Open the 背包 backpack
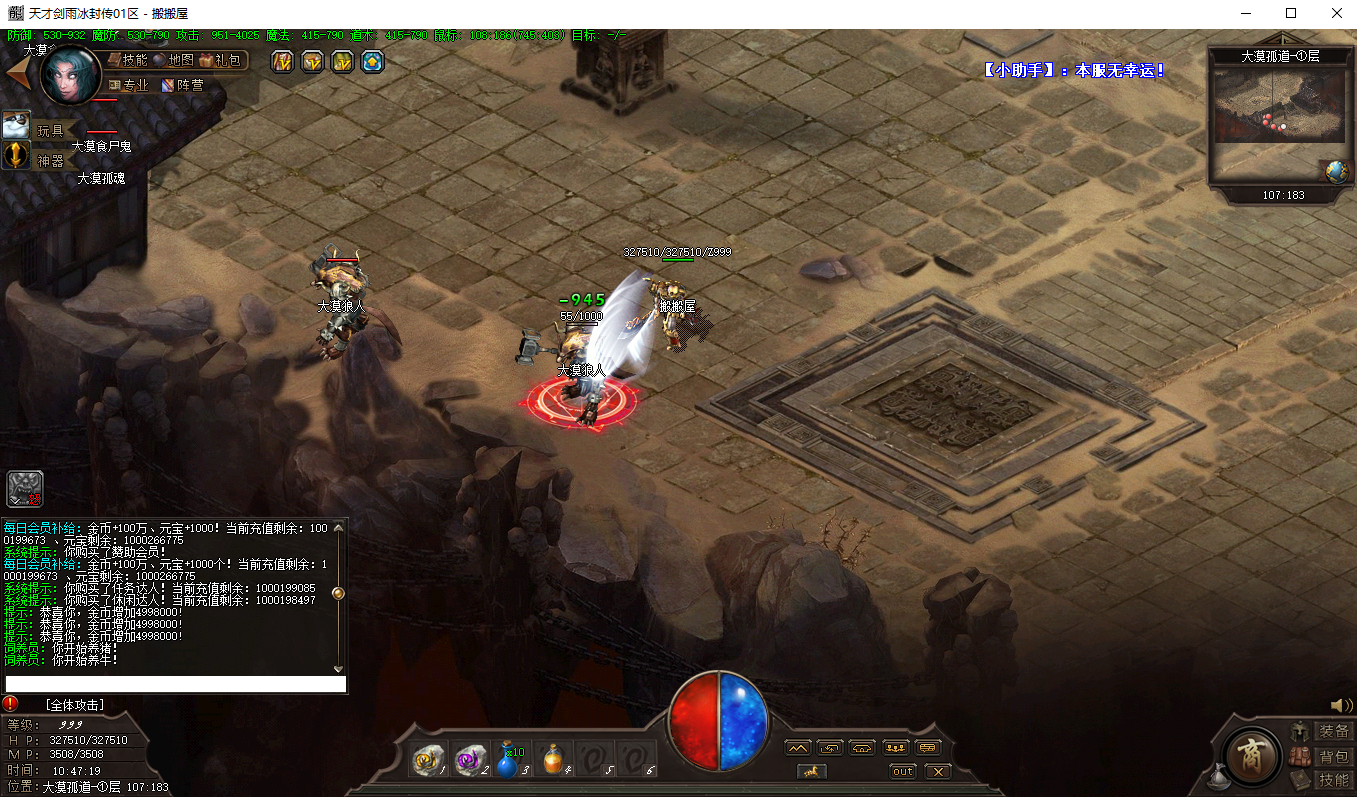The image size is (1357, 797). click(1332, 756)
